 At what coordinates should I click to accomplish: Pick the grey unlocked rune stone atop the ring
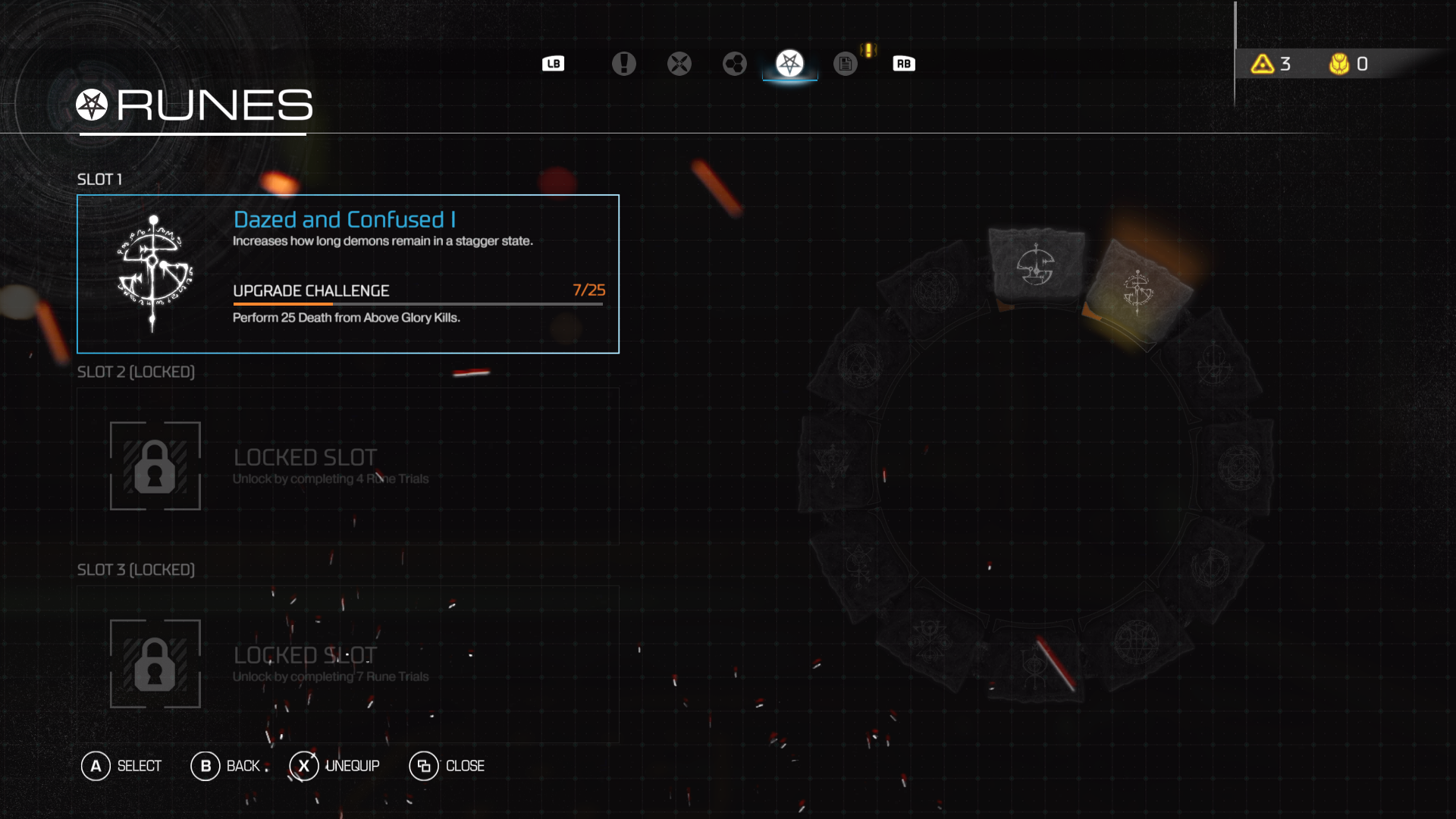point(1036,266)
